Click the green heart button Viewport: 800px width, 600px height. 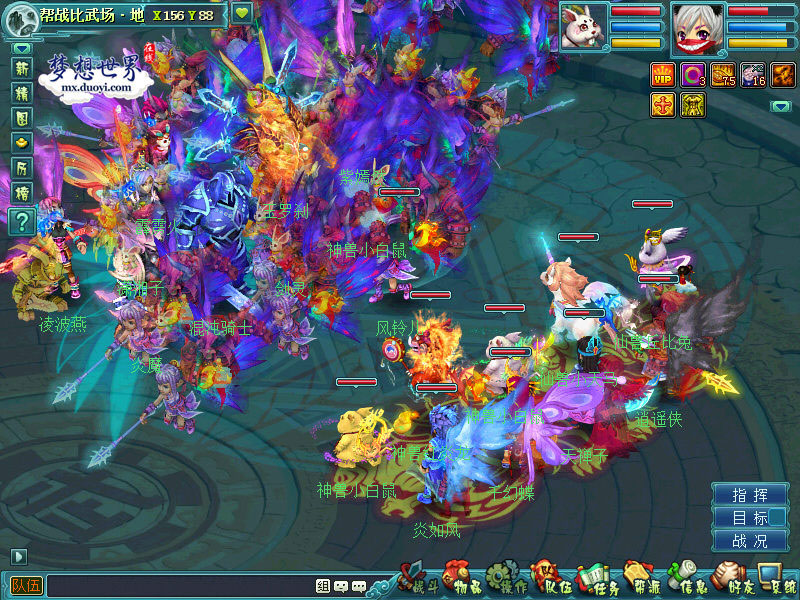[243, 14]
